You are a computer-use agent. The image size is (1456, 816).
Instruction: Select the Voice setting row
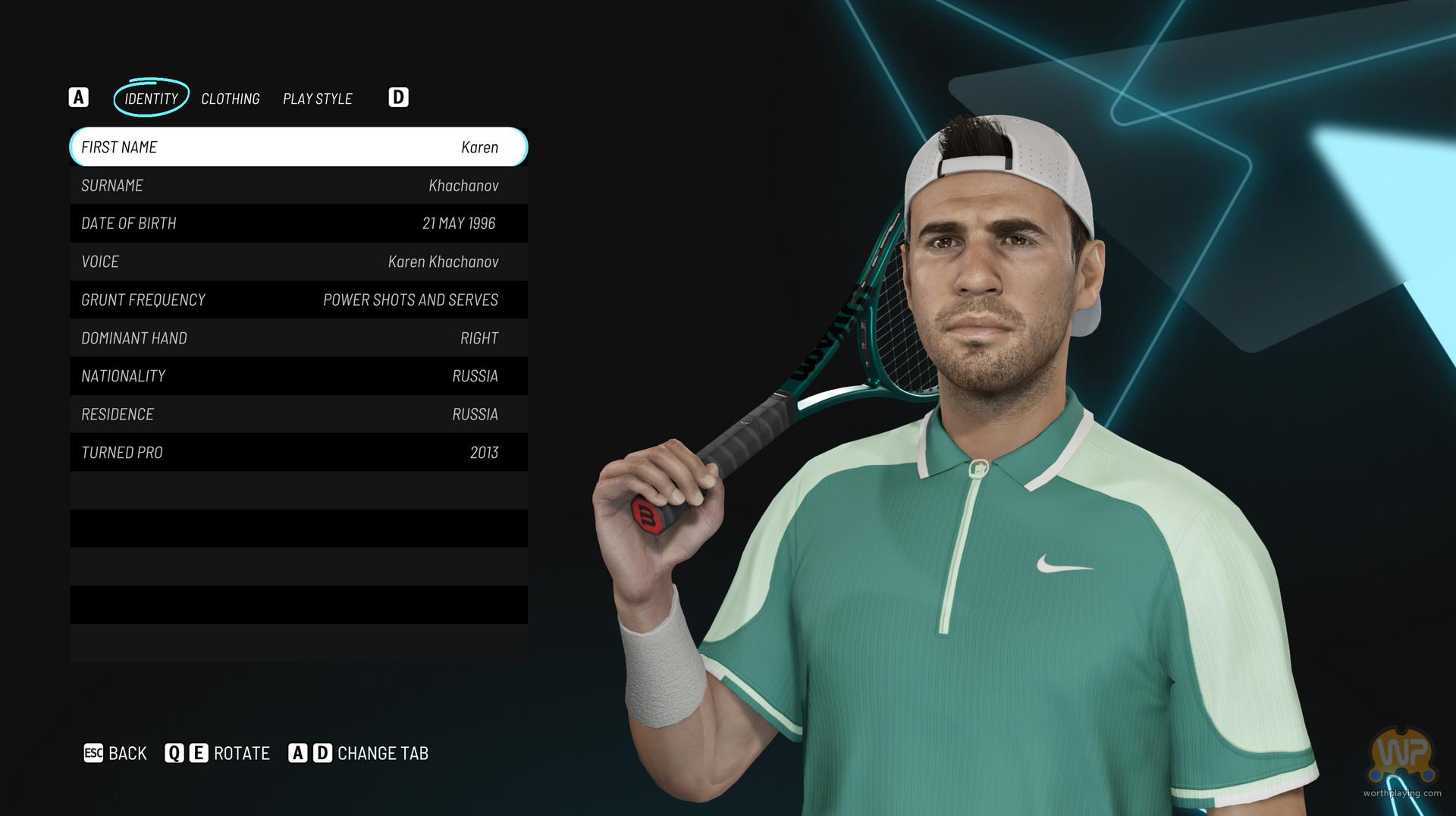click(299, 262)
